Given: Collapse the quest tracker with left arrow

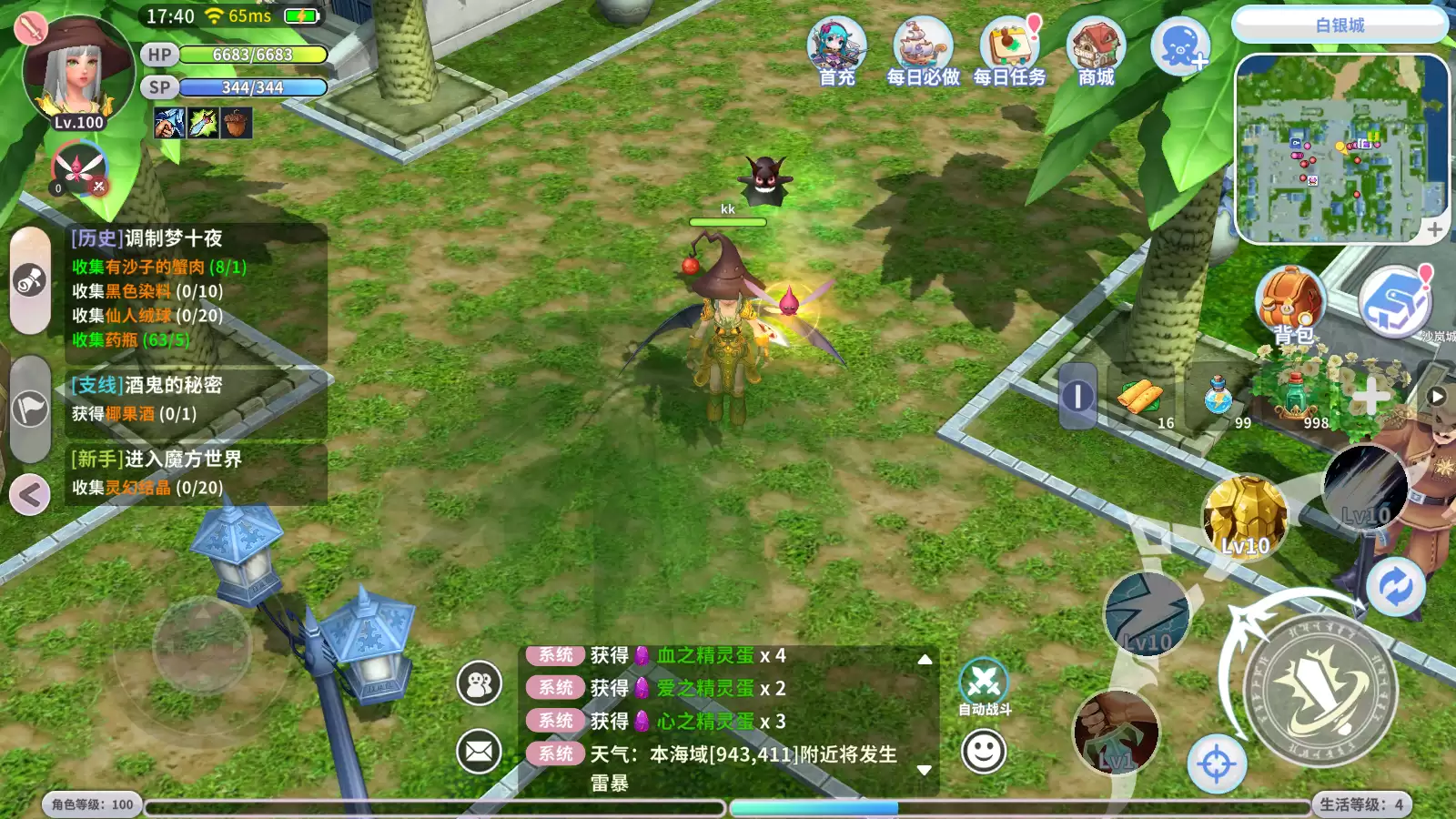Looking at the screenshot, I should [30, 495].
